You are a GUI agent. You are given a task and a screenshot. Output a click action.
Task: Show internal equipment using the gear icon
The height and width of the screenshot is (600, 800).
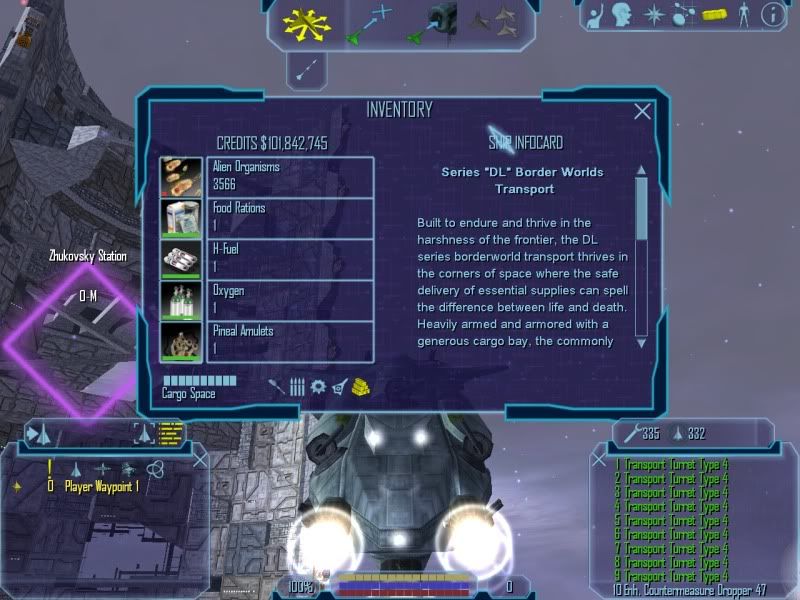point(318,387)
